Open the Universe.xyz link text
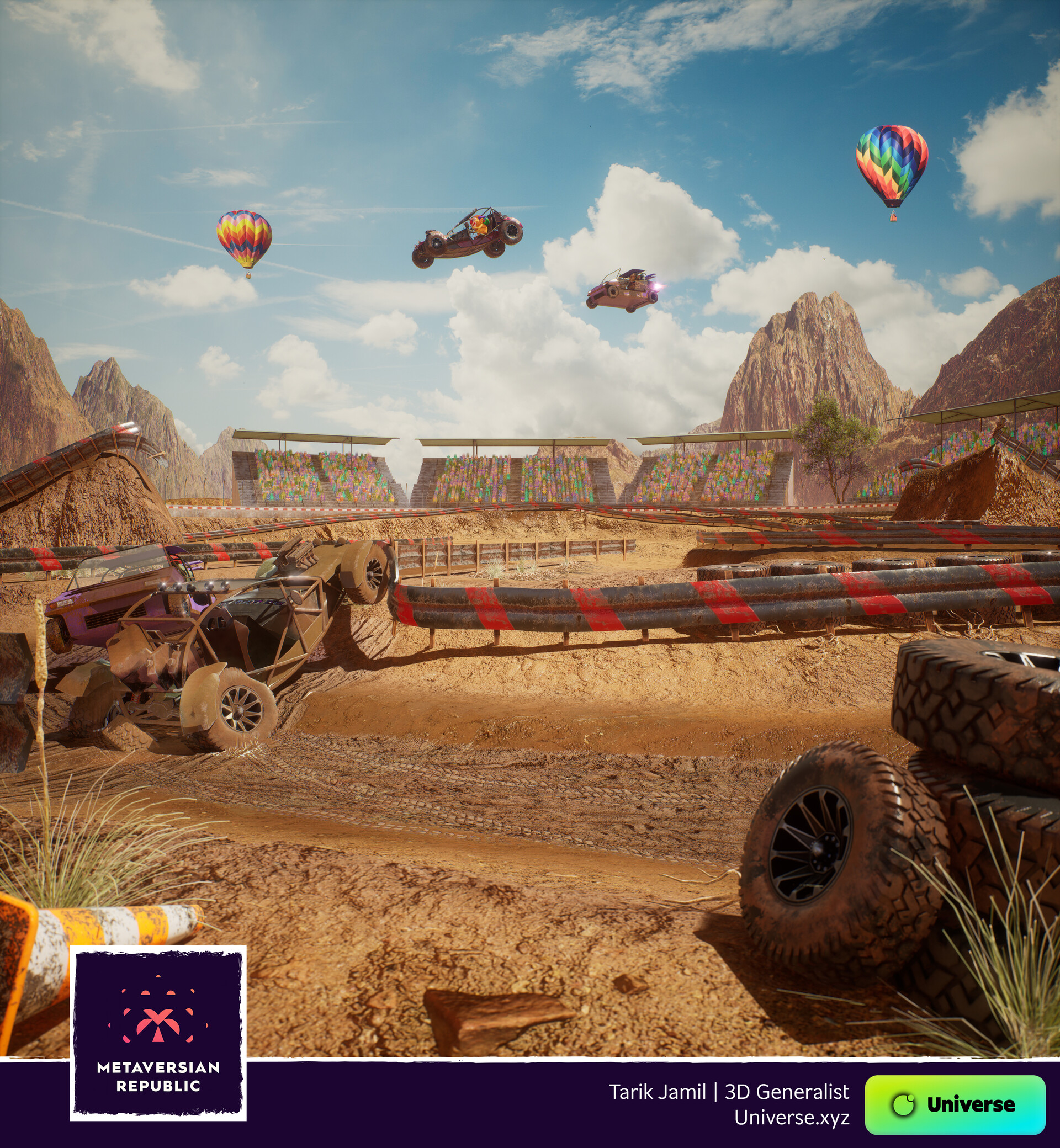The width and height of the screenshot is (1060, 1148). pos(792,1117)
